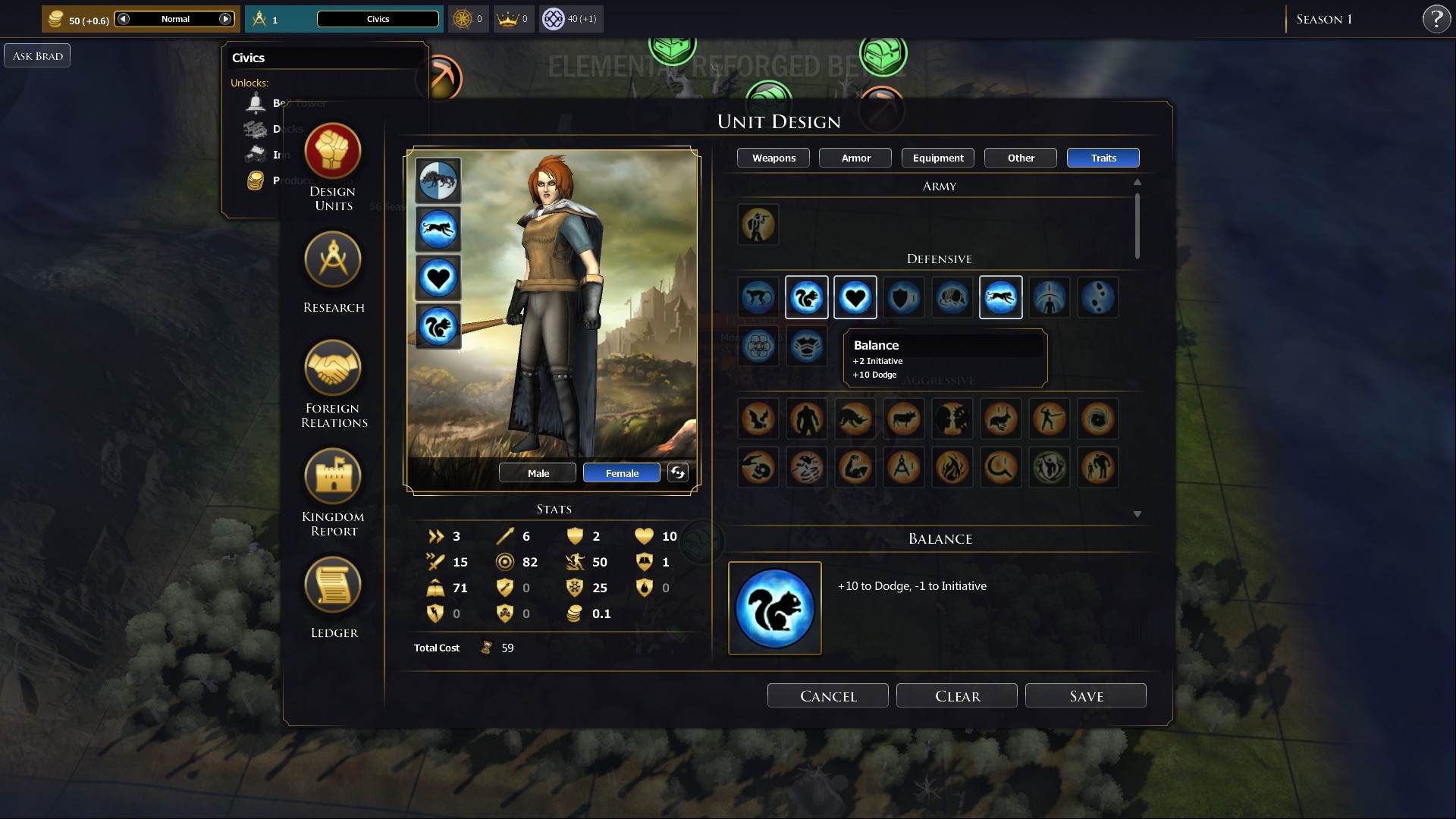Viewport: 1456px width, 819px height.
Task: Increase game speed with right arrow
Action: point(225,19)
